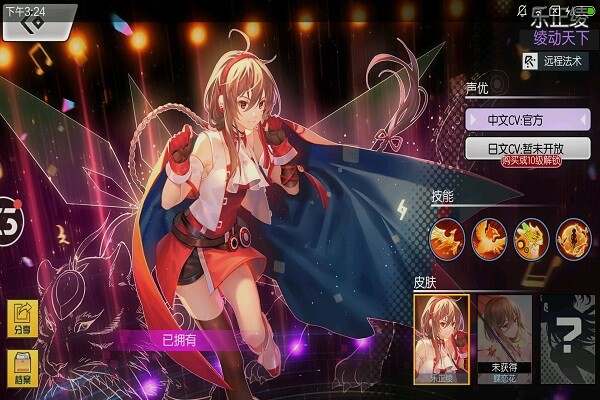The height and width of the screenshot is (400, 600).
Task: Show details of the fourth skill icon
Action: [573, 237]
